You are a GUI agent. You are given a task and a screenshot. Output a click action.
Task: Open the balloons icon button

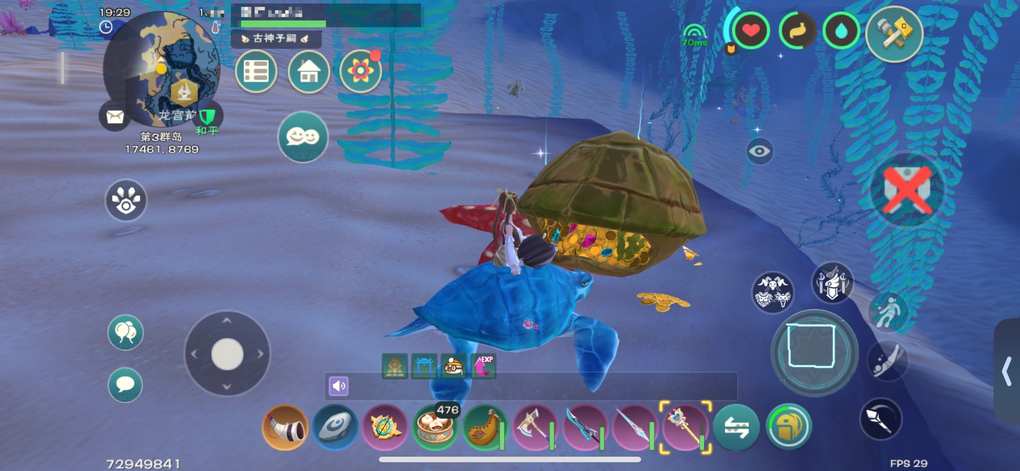pyautogui.click(x=125, y=332)
